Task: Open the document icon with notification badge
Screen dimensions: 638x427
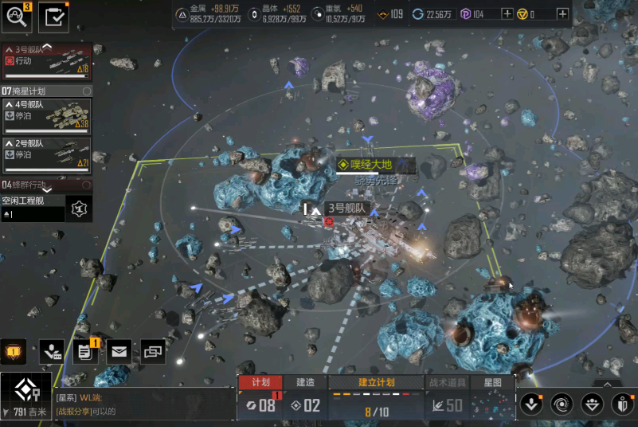Action: click(84, 351)
